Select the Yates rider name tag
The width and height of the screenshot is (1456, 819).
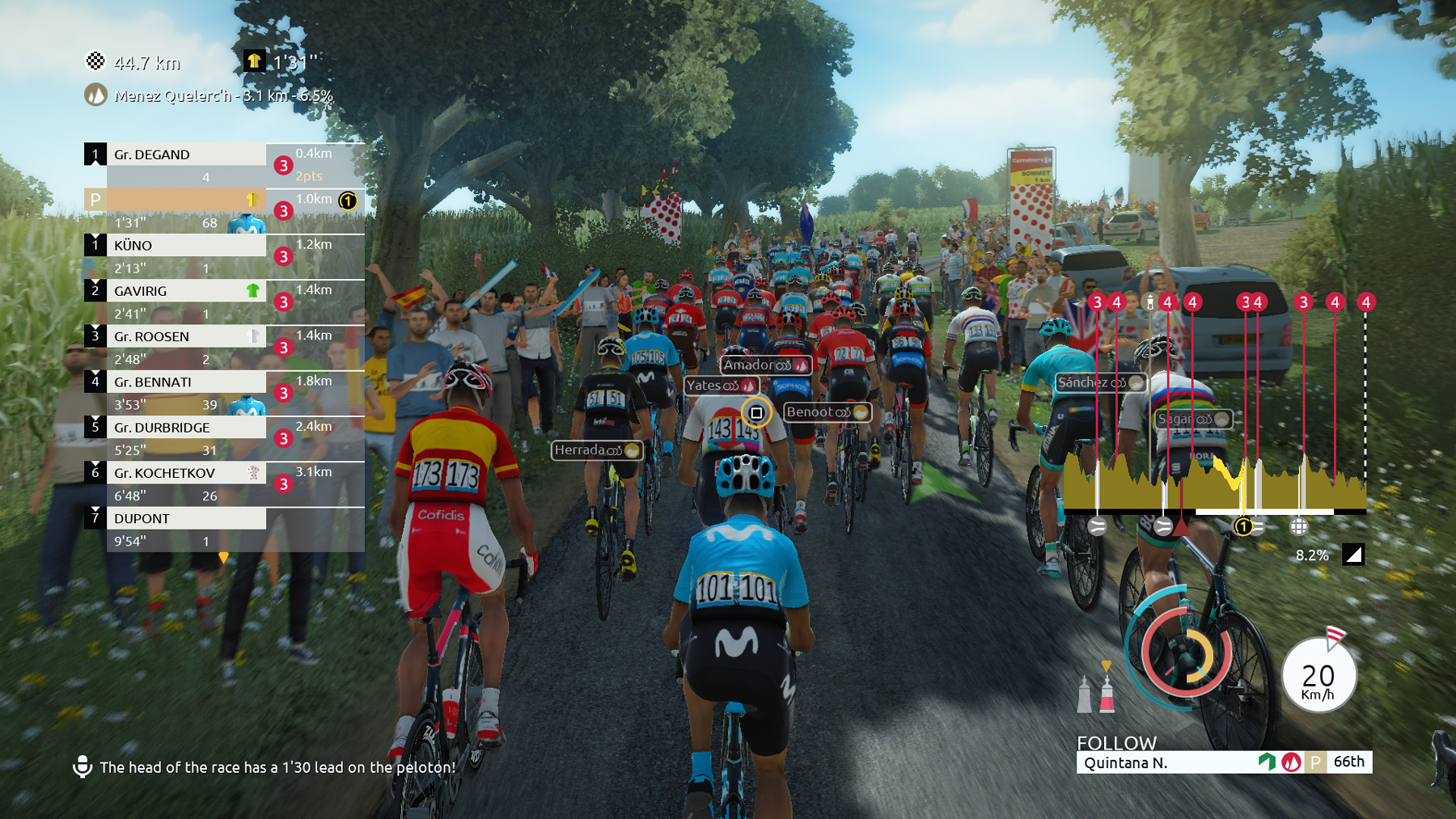tap(721, 386)
